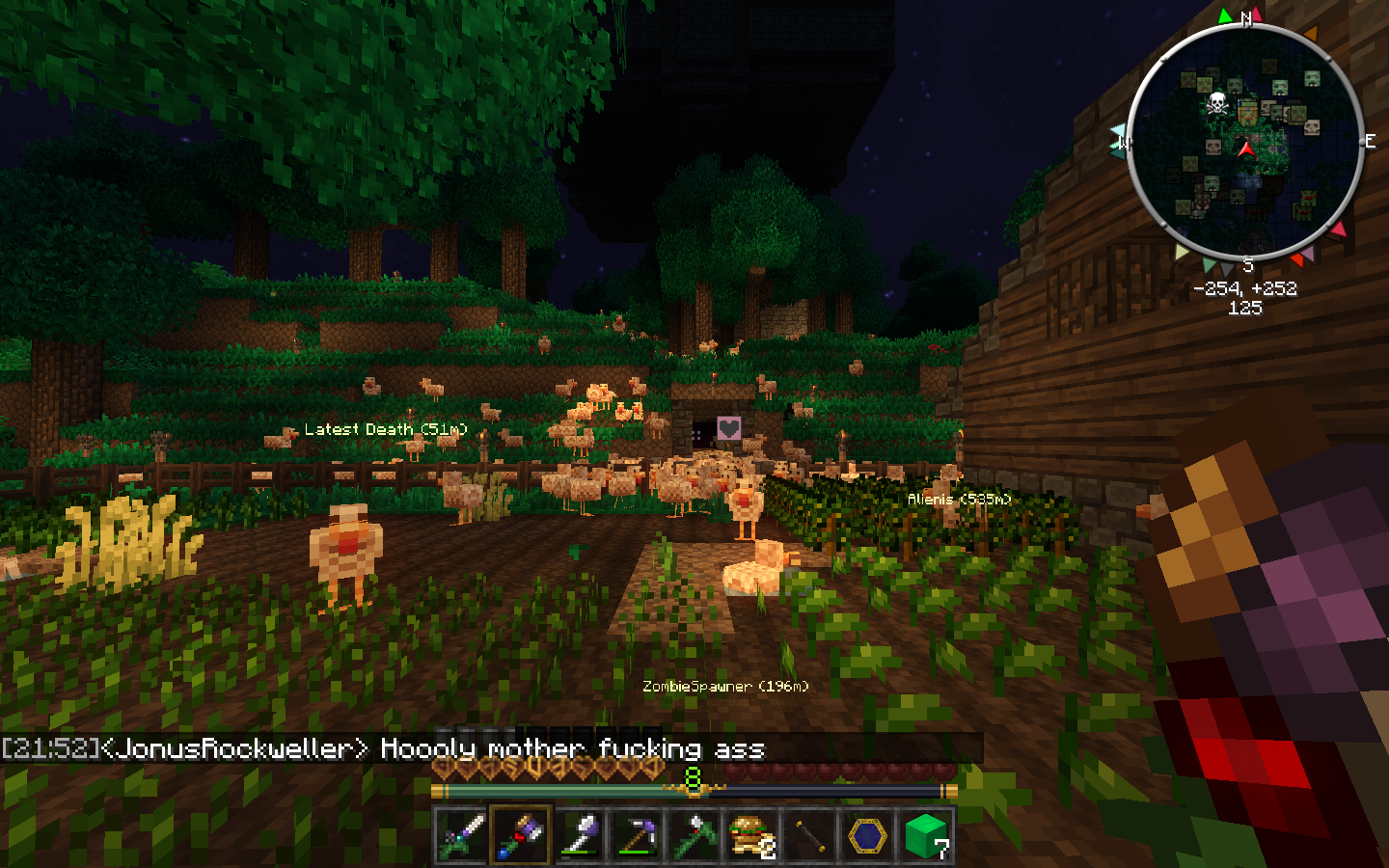1389x868 pixels.
Task: Select the gold-framed hexagonal mirror slot
Action: tap(868, 834)
